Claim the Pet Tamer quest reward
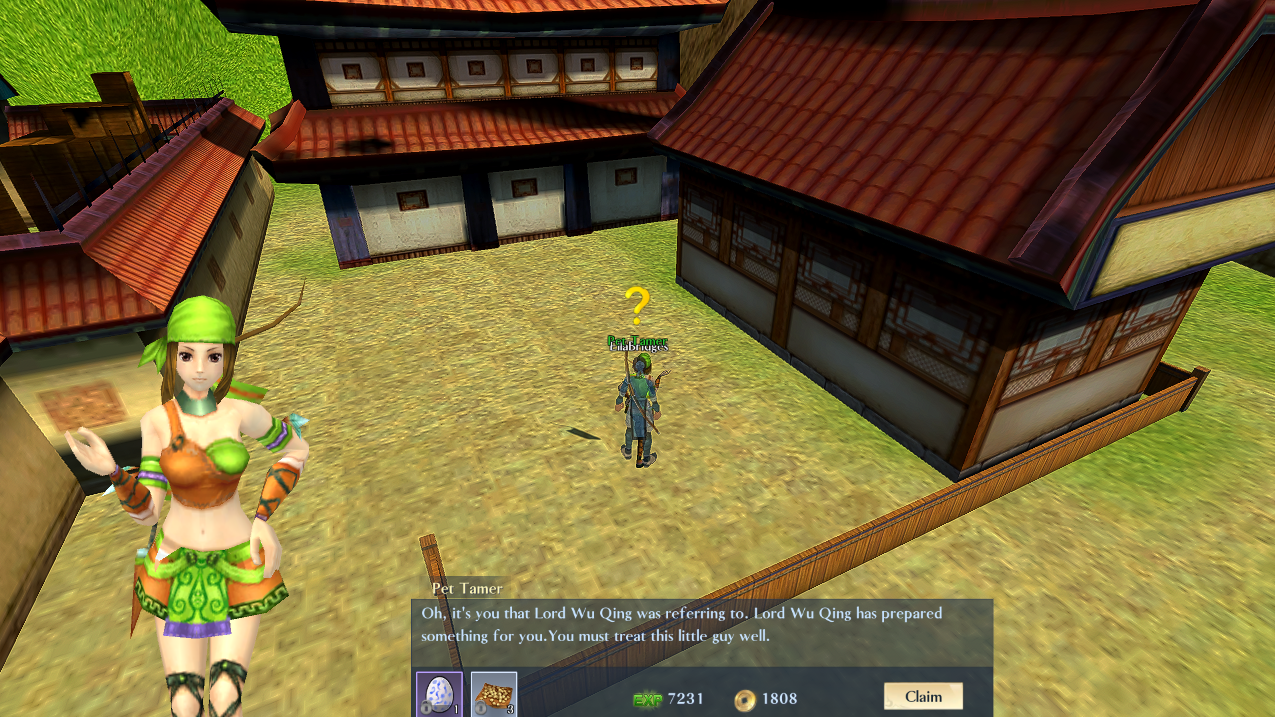This screenshot has height=717, width=1275. (x=922, y=696)
